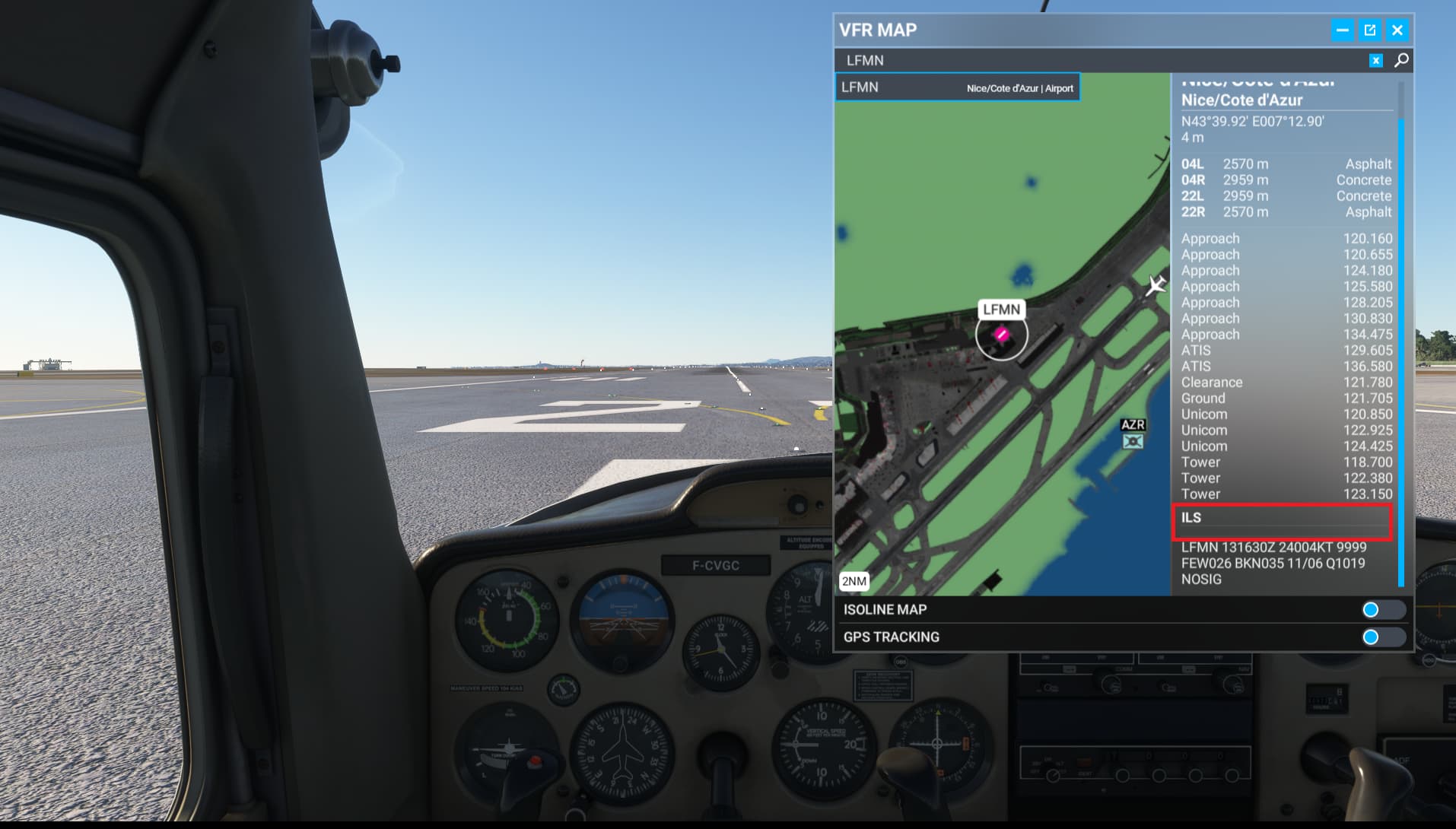Click the 2NM scale indicator

tap(854, 581)
